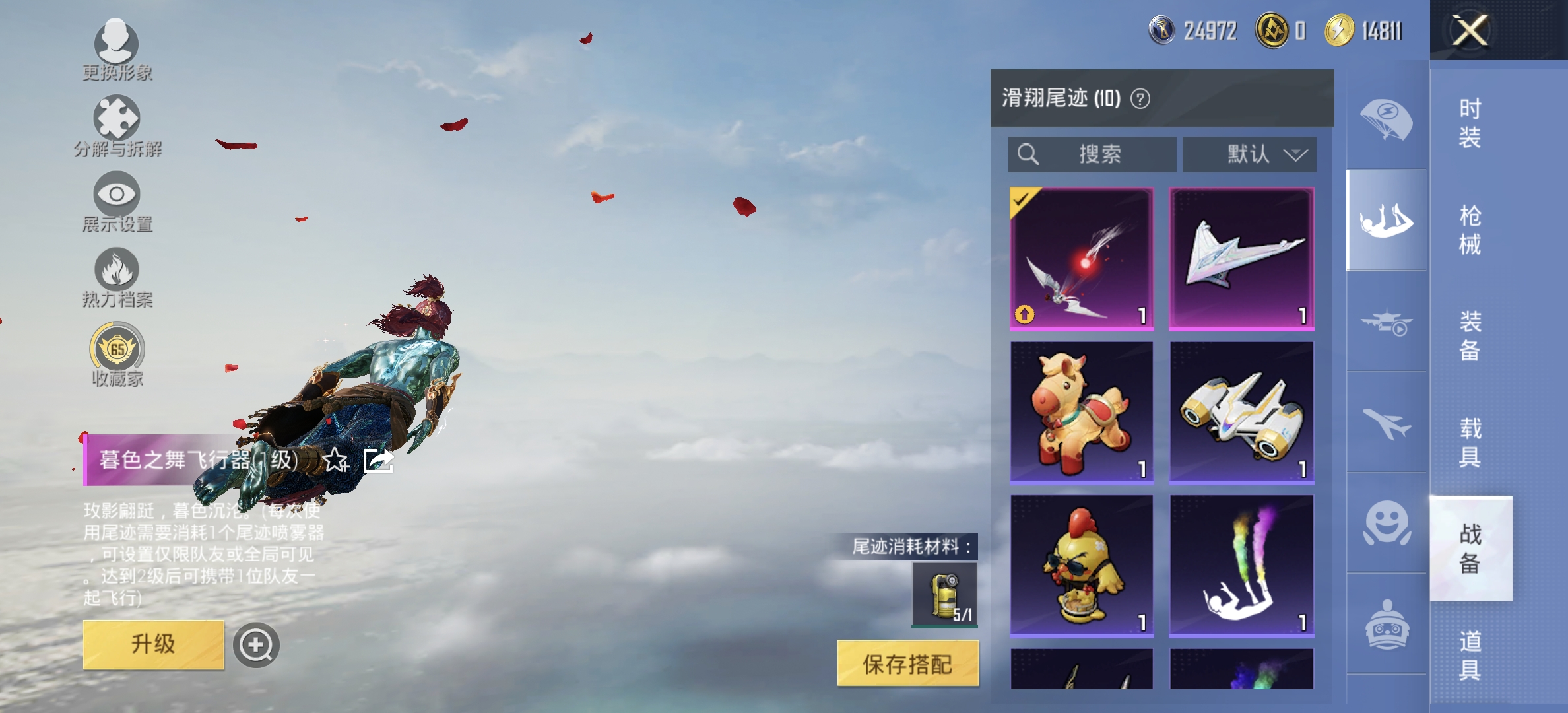Click the 搜索 search input field

[1092, 154]
